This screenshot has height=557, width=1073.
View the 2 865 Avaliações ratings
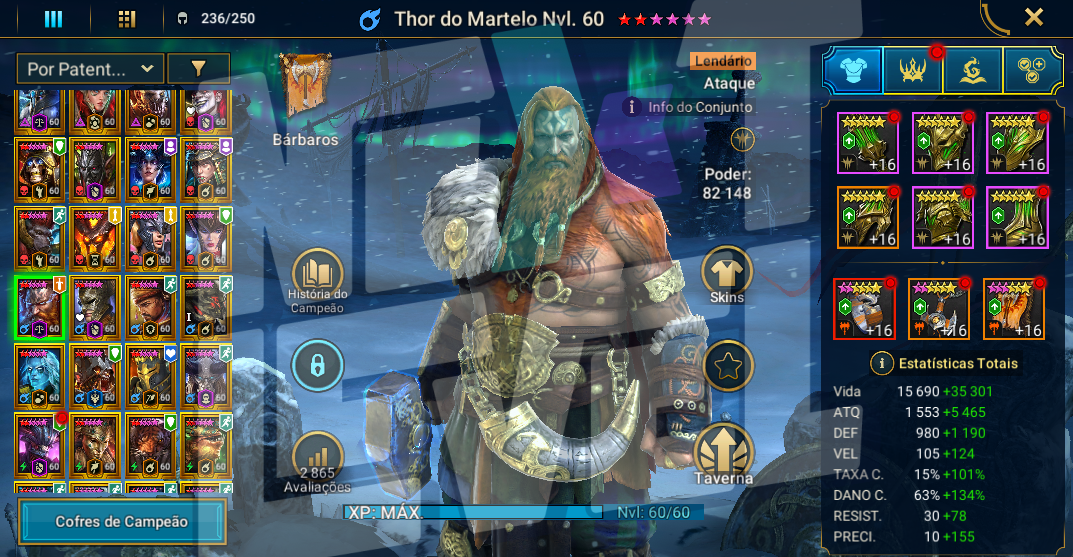[317, 460]
